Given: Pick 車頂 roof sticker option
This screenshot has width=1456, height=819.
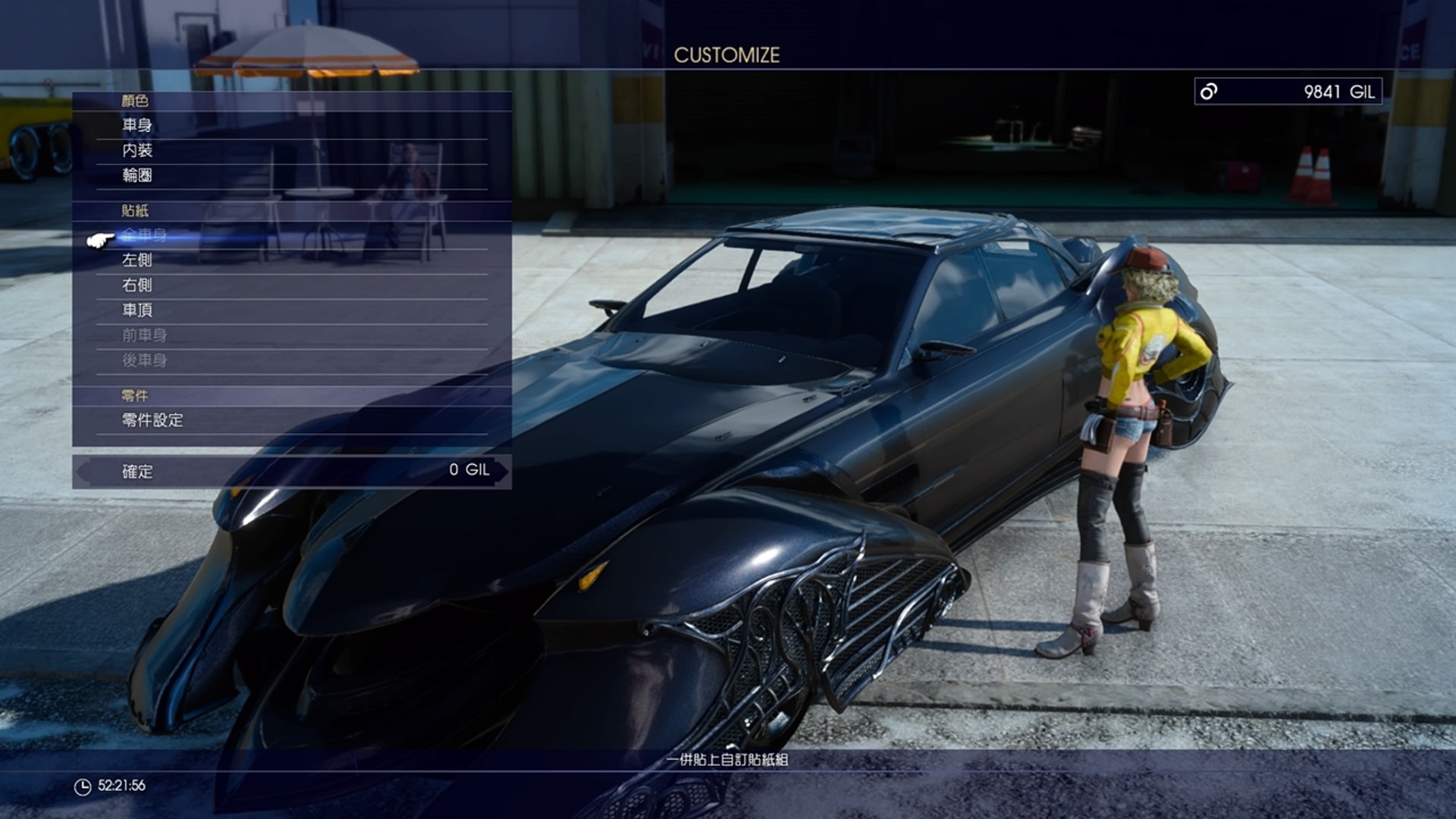Looking at the screenshot, I should point(138,310).
